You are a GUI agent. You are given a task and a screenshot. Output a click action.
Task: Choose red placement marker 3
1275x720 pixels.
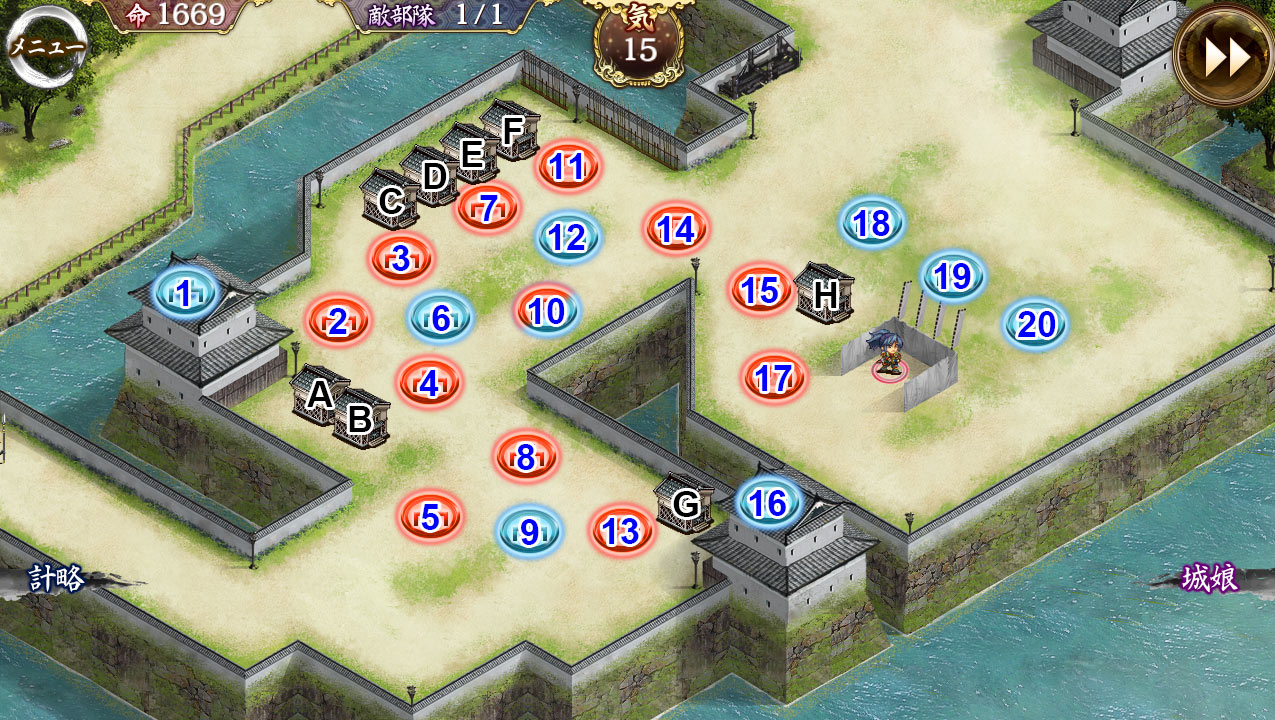click(x=401, y=258)
